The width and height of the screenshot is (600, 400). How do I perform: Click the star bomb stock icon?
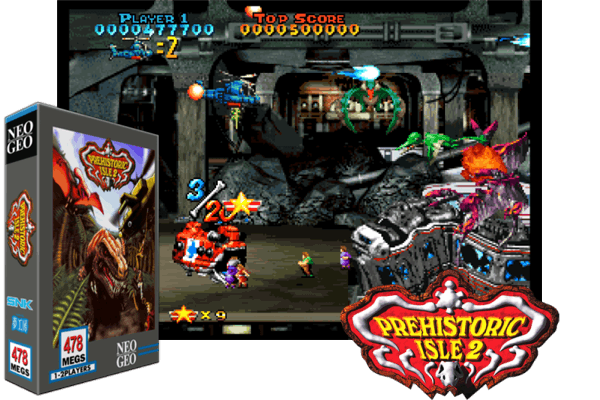(x=182, y=315)
